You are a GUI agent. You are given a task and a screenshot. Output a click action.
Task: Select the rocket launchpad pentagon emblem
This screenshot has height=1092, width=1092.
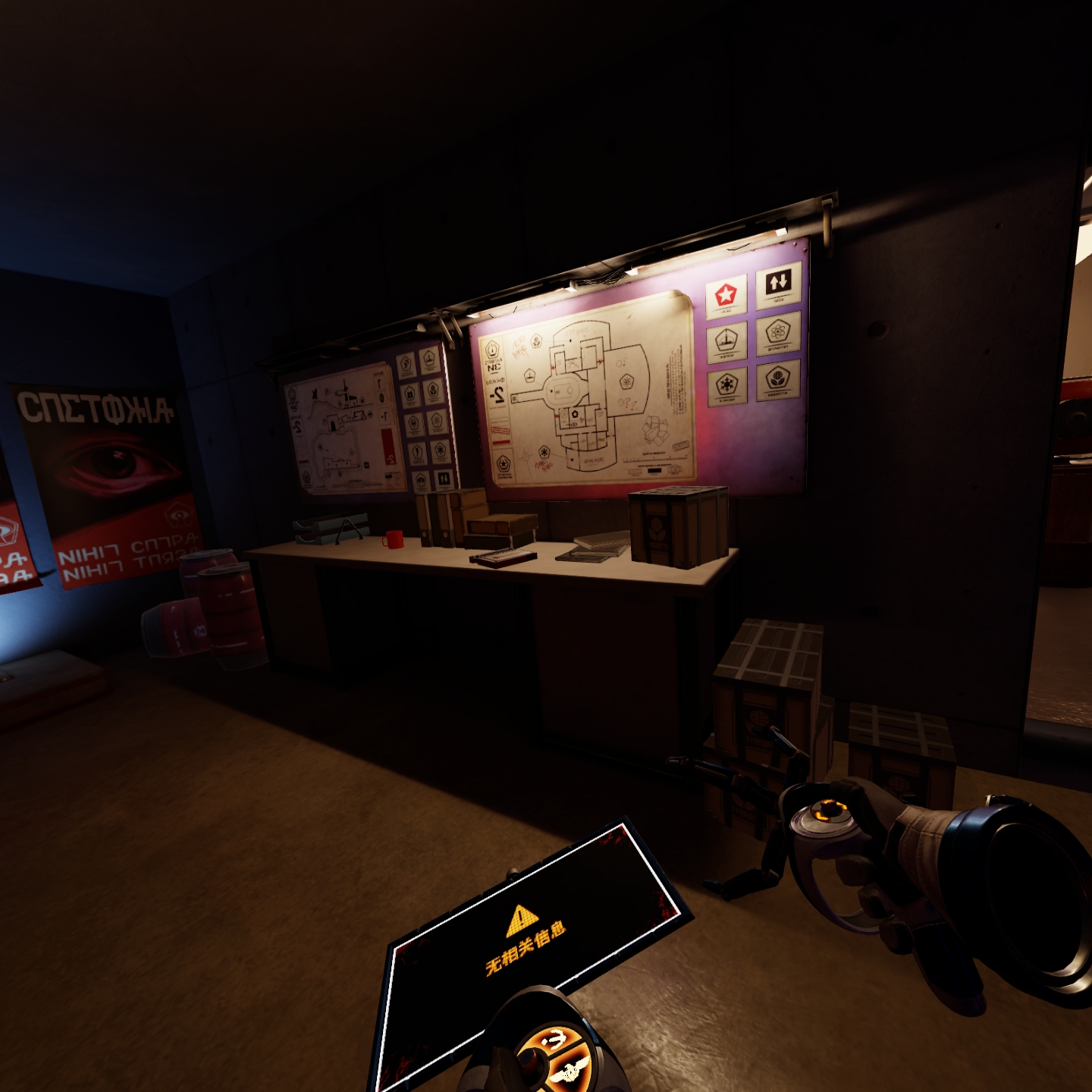pos(726,340)
